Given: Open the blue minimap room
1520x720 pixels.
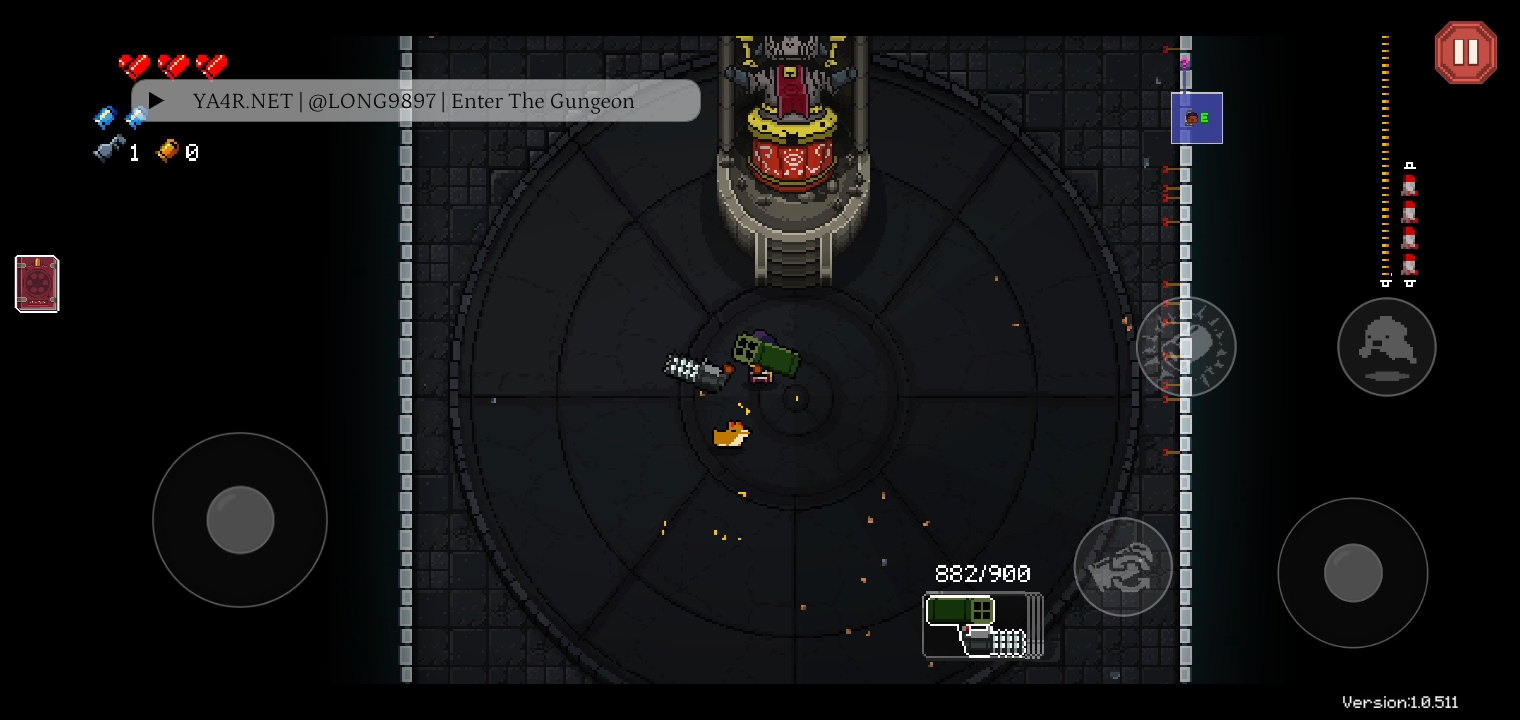Looking at the screenshot, I should click(1196, 118).
